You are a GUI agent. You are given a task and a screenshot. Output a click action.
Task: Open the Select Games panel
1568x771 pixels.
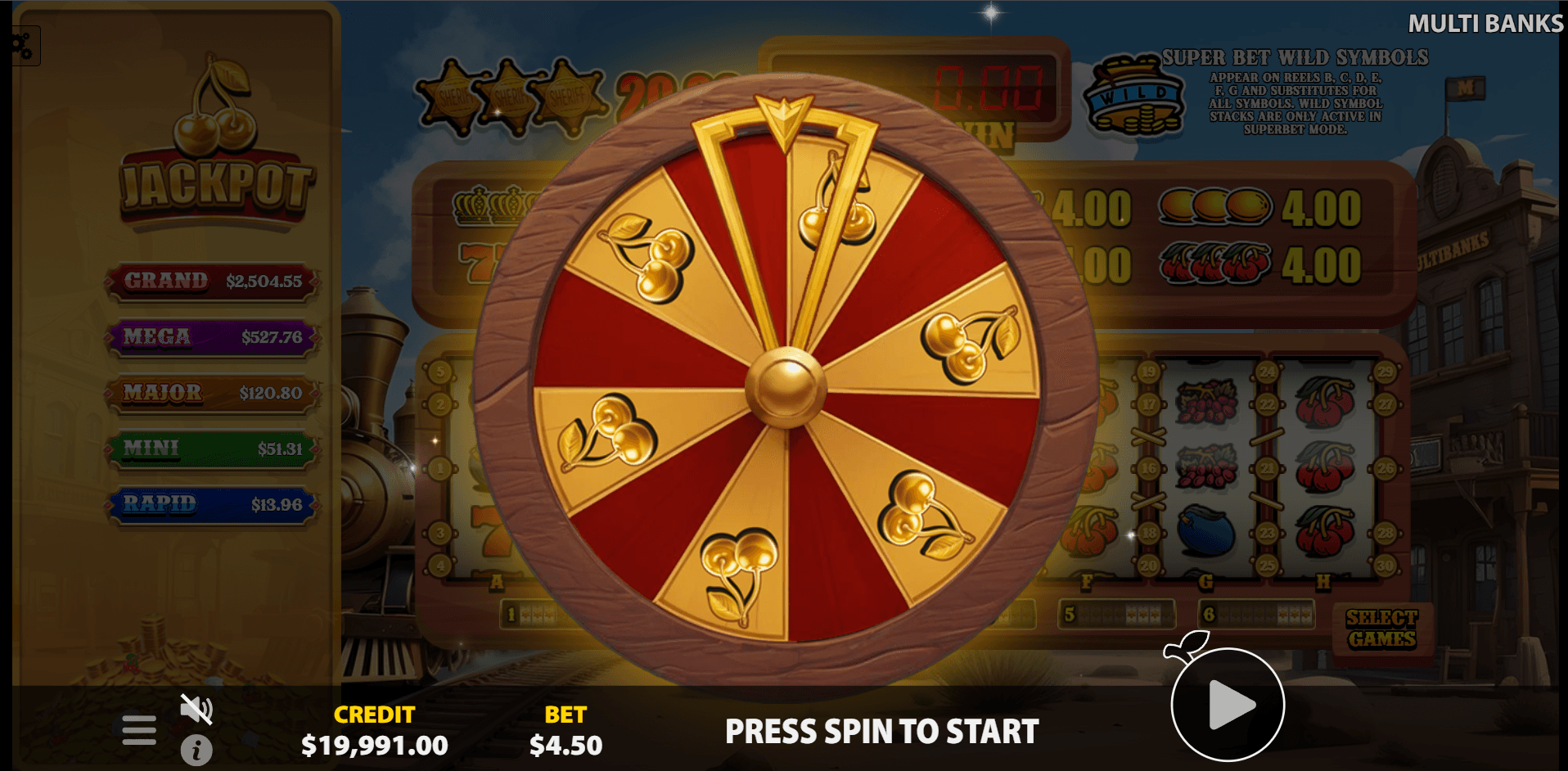coord(1381,629)
